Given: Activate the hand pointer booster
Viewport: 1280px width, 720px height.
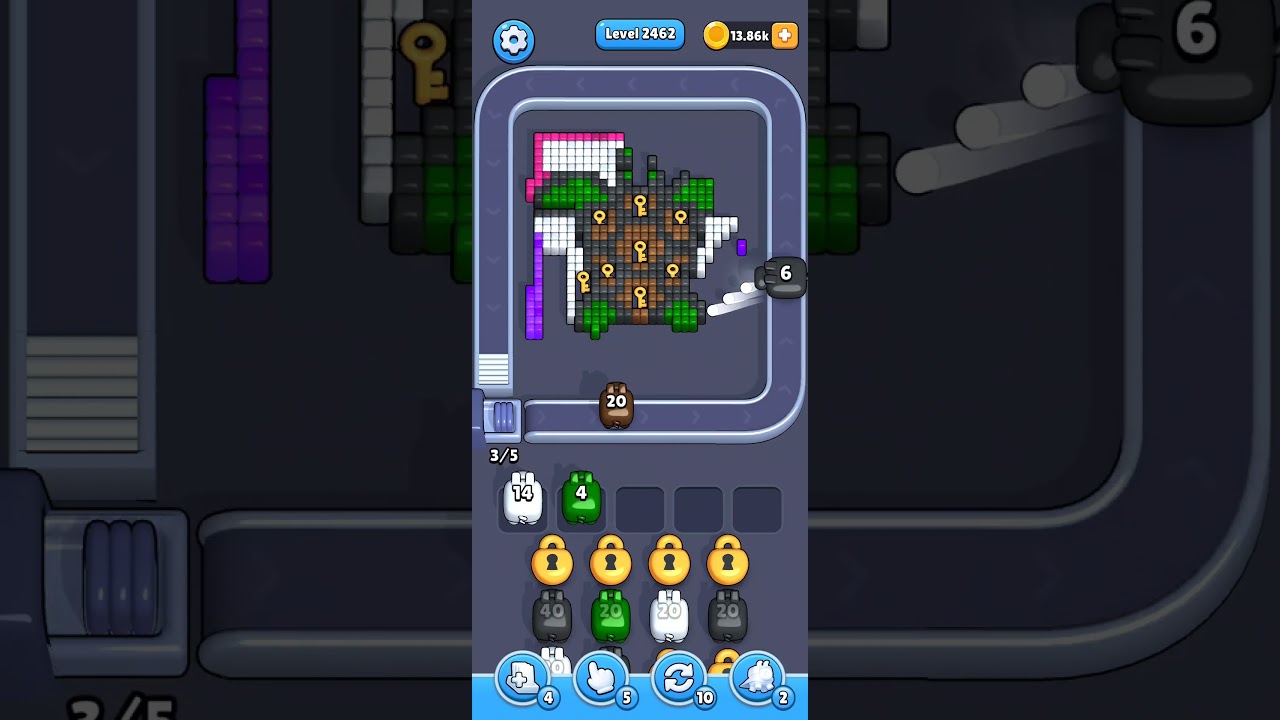Looking at the screenshot, I should click(601, 678).
